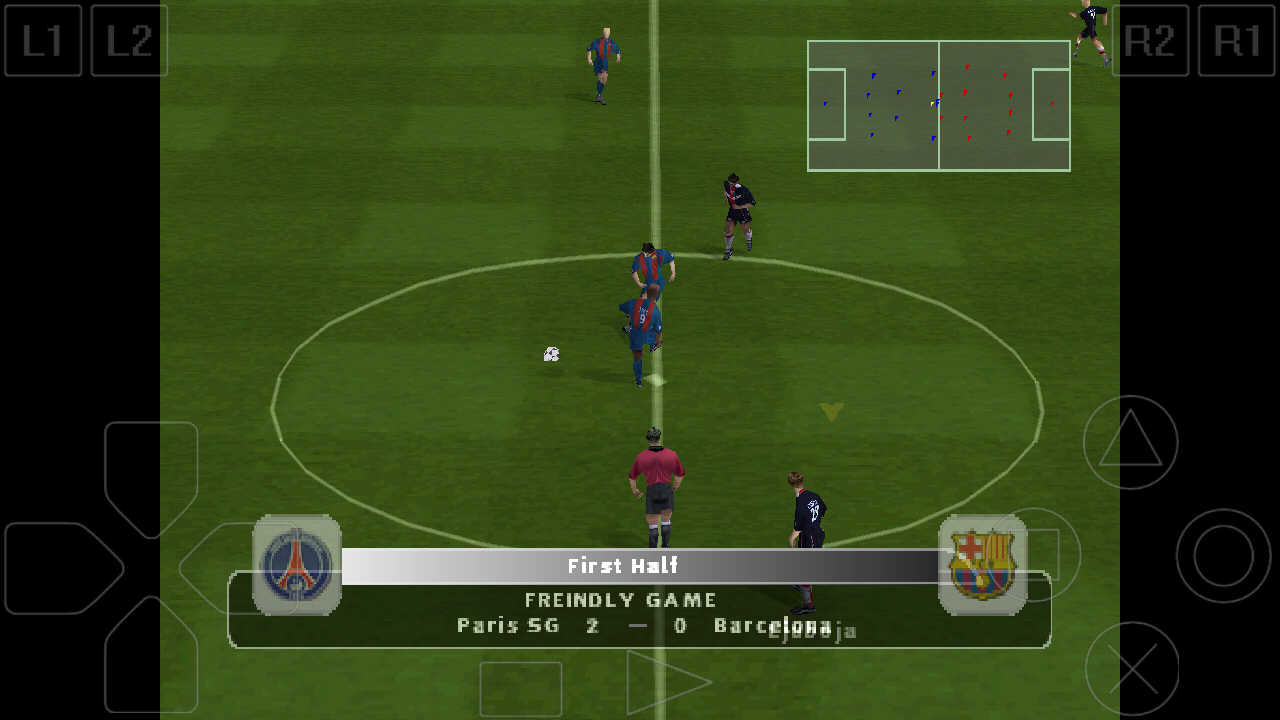
Task: Tap the d-pad left touch button
Action: pyautogui.click(x=60, y=568)
